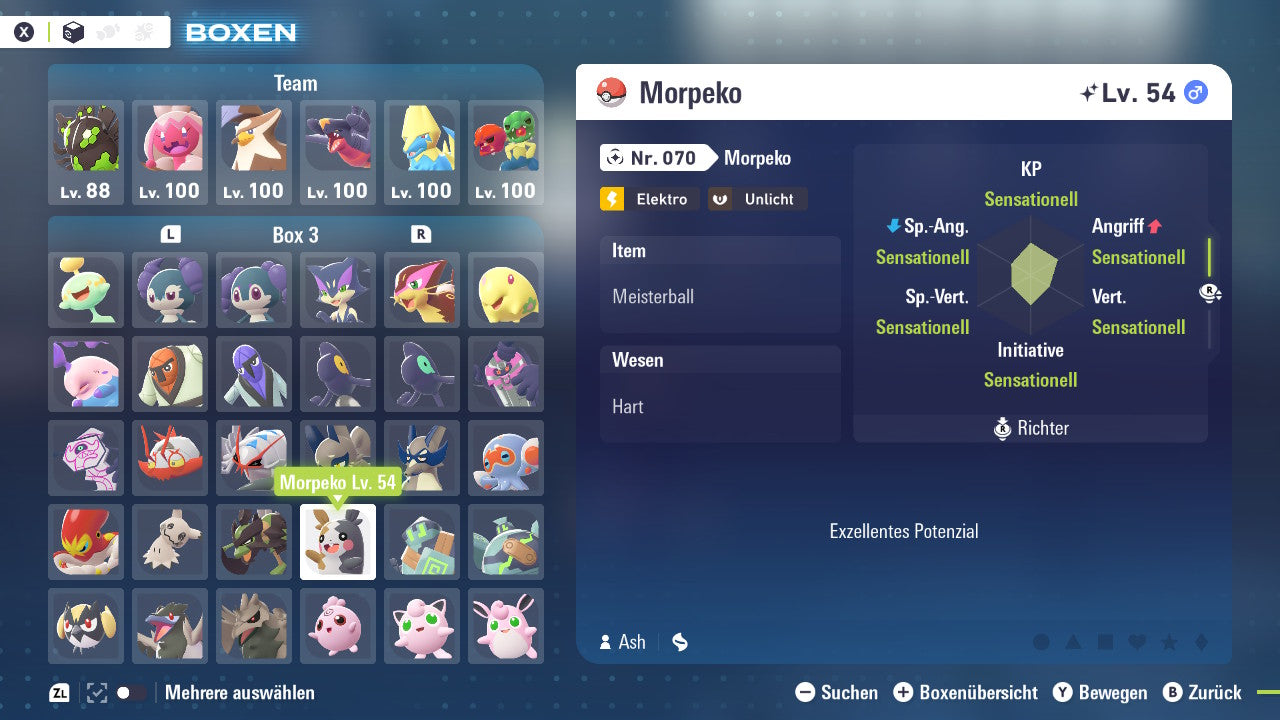Click the Unlicht type badge
Image resolution: width=1280 pixels, height=720 pixels.
757,198
